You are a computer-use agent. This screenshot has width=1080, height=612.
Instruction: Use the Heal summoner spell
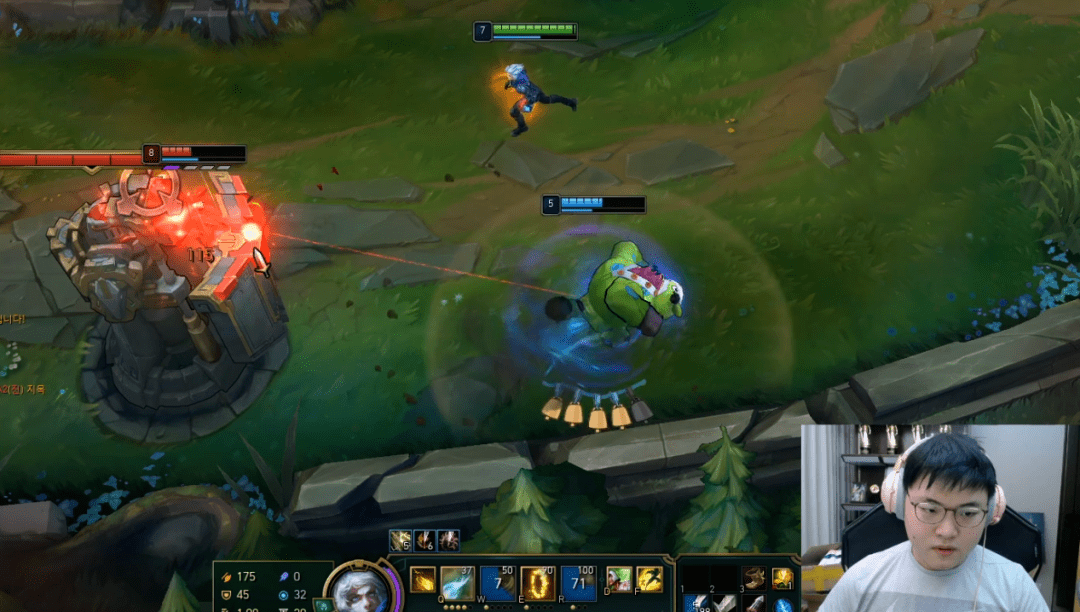point(619,579)
